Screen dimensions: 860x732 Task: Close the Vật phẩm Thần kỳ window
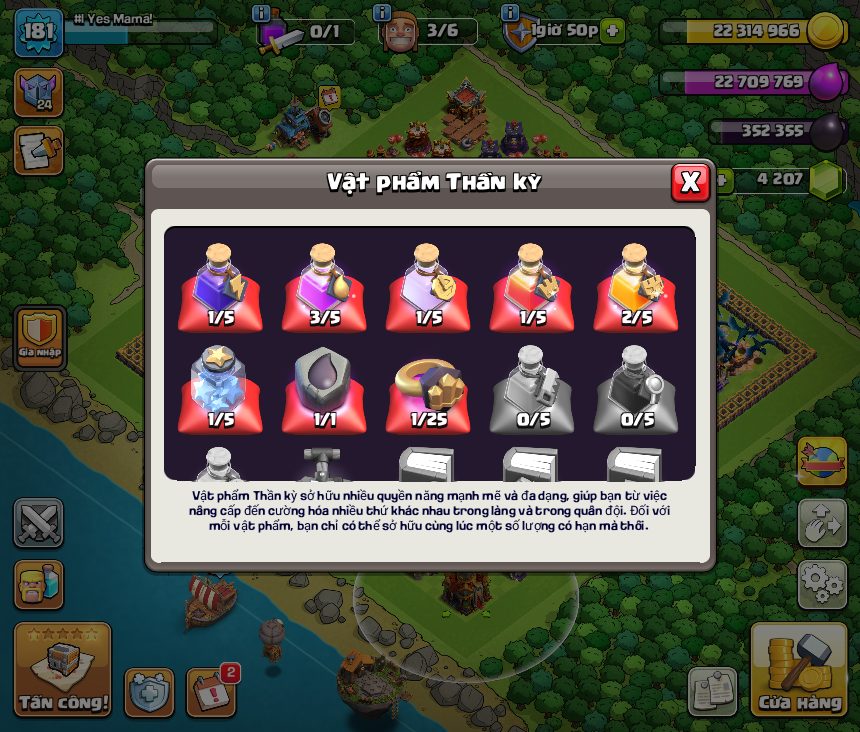[x=689, y=182]
